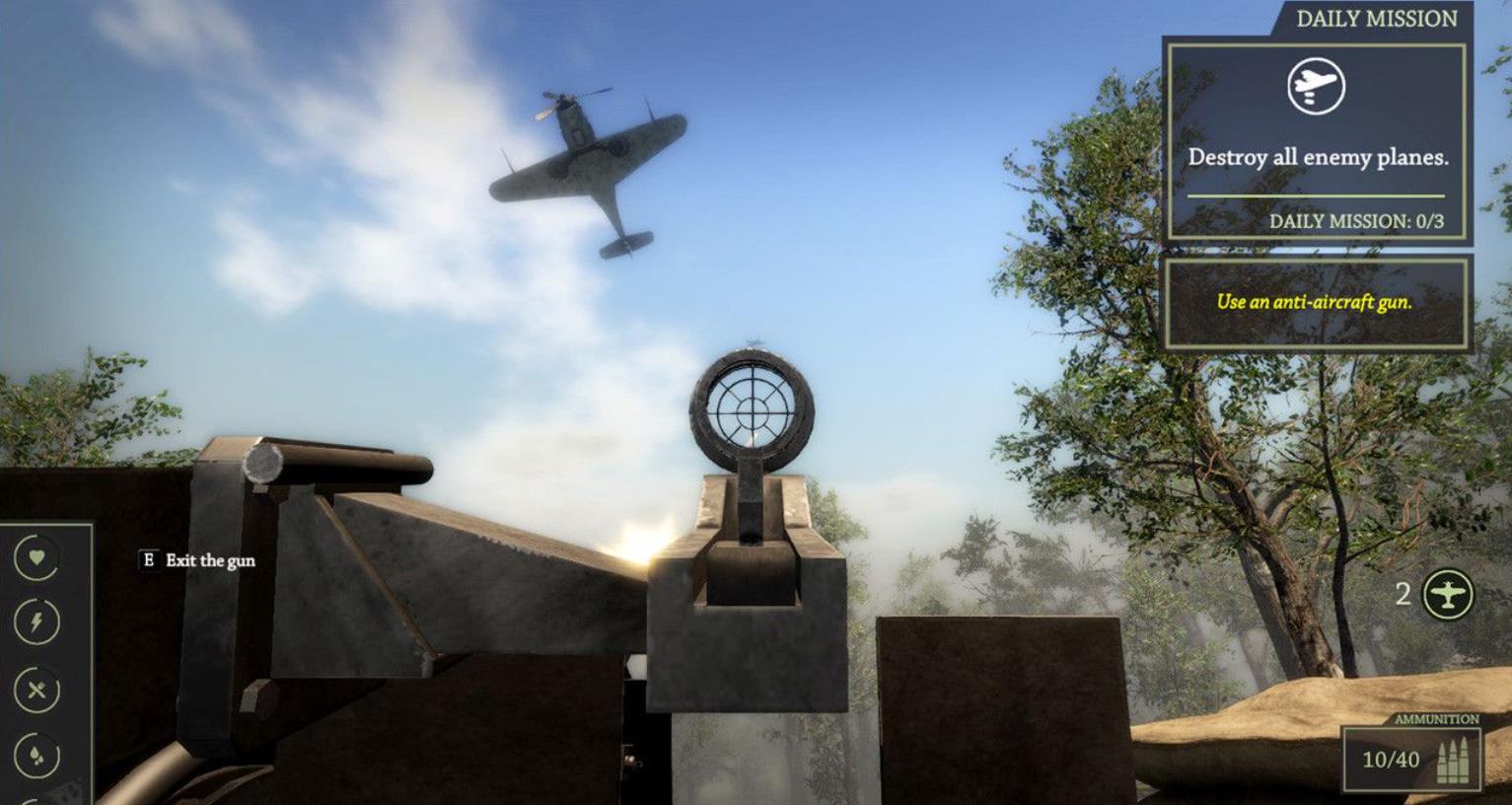Click the crossed-tools repair ability icon

coord(36,690)
